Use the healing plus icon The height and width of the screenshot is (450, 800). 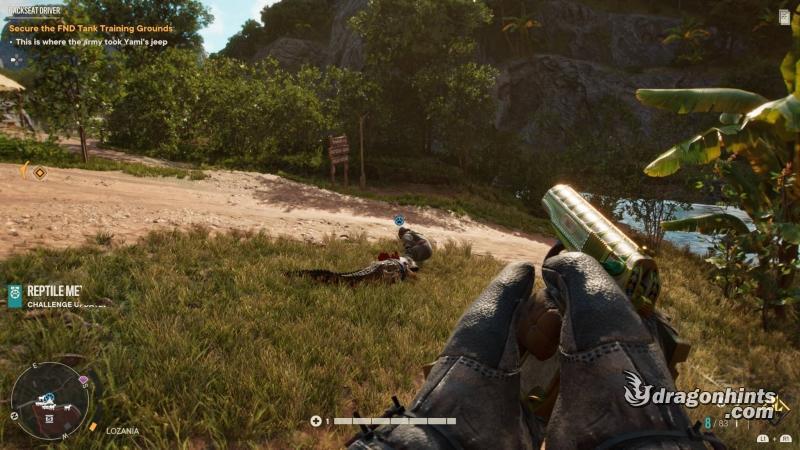click(316, 421)
